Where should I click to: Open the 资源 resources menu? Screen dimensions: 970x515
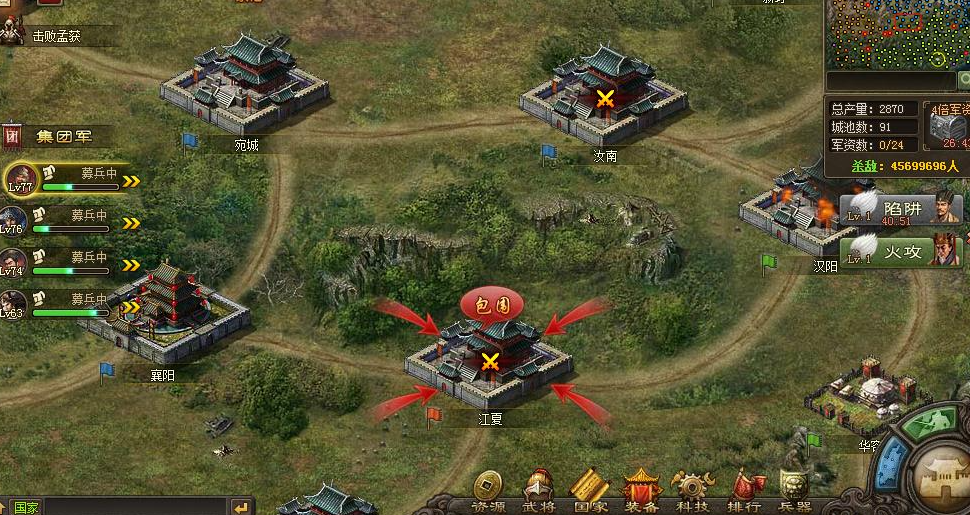pos(488,490)
